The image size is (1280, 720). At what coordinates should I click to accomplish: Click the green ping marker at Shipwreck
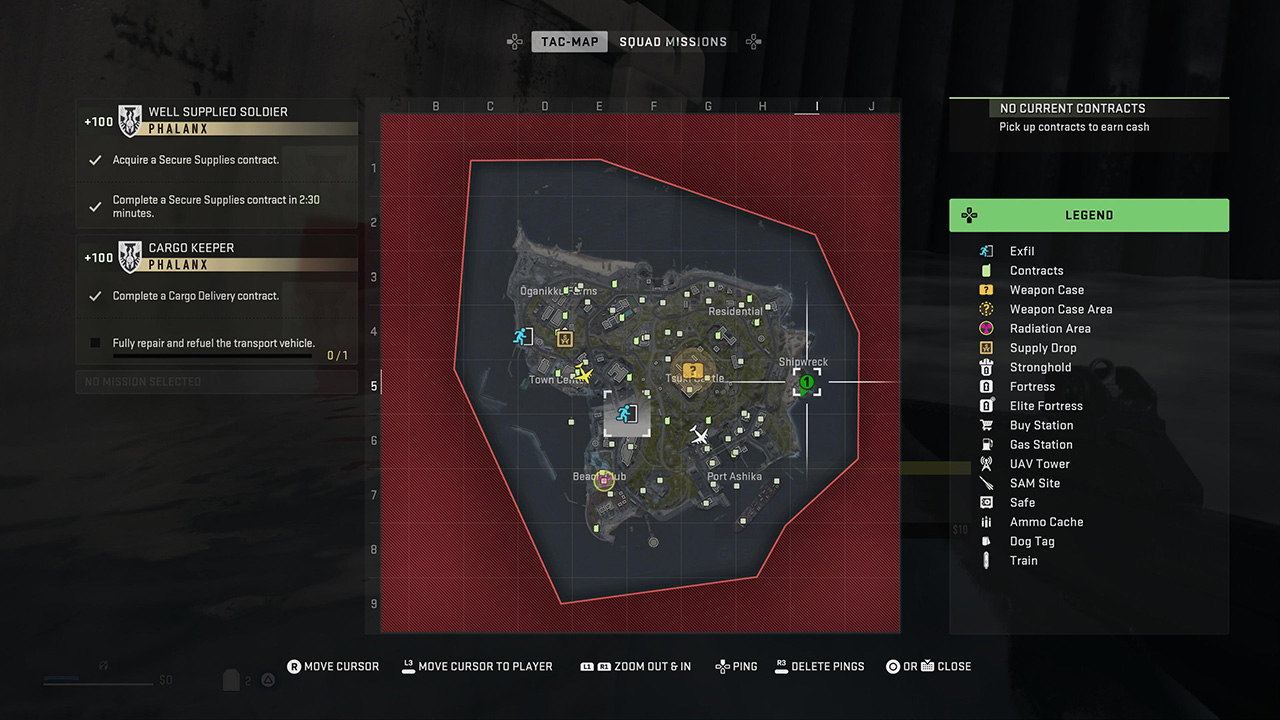point(807,381)
